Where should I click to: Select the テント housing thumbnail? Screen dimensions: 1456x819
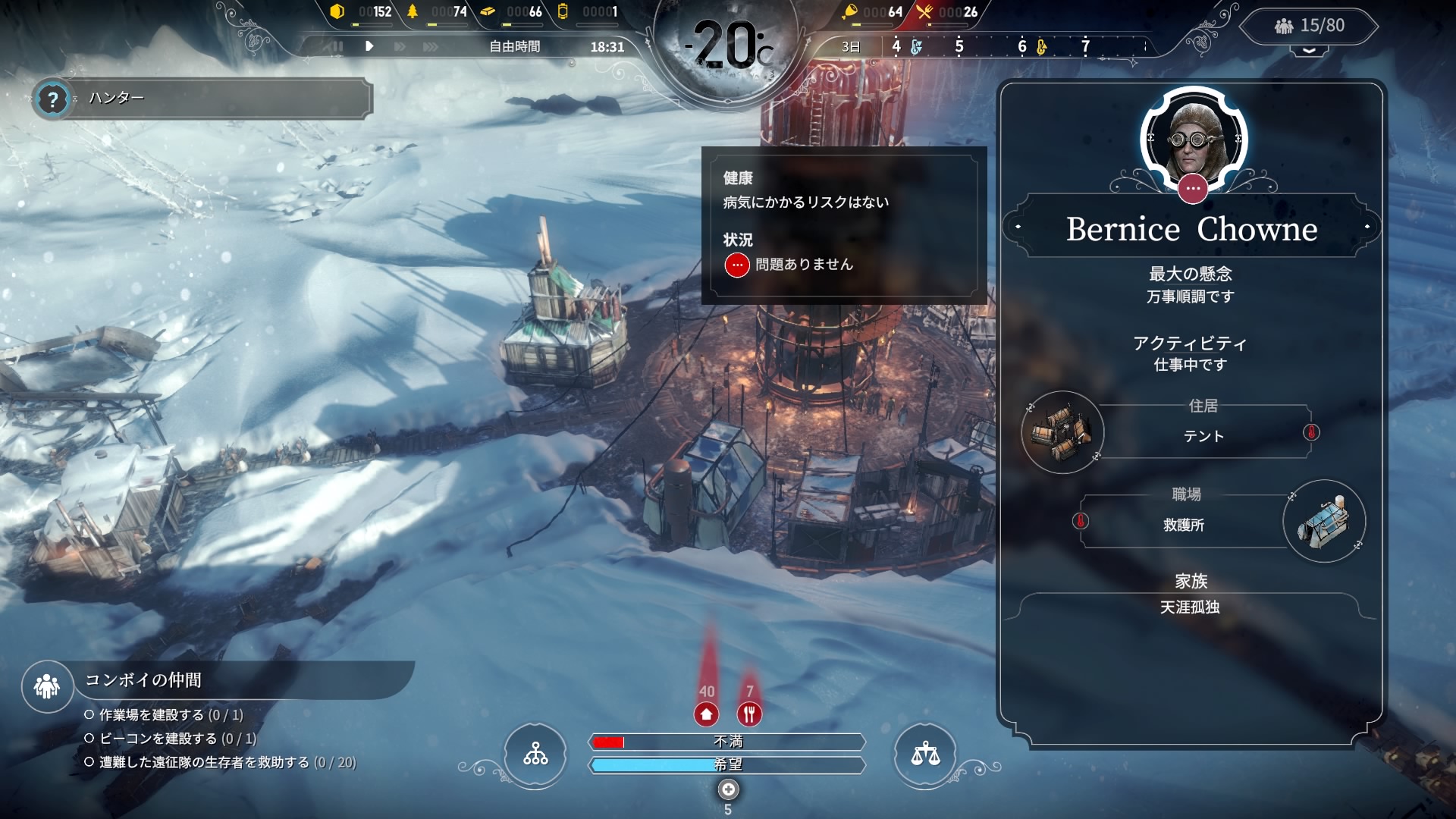(1062, 433)
